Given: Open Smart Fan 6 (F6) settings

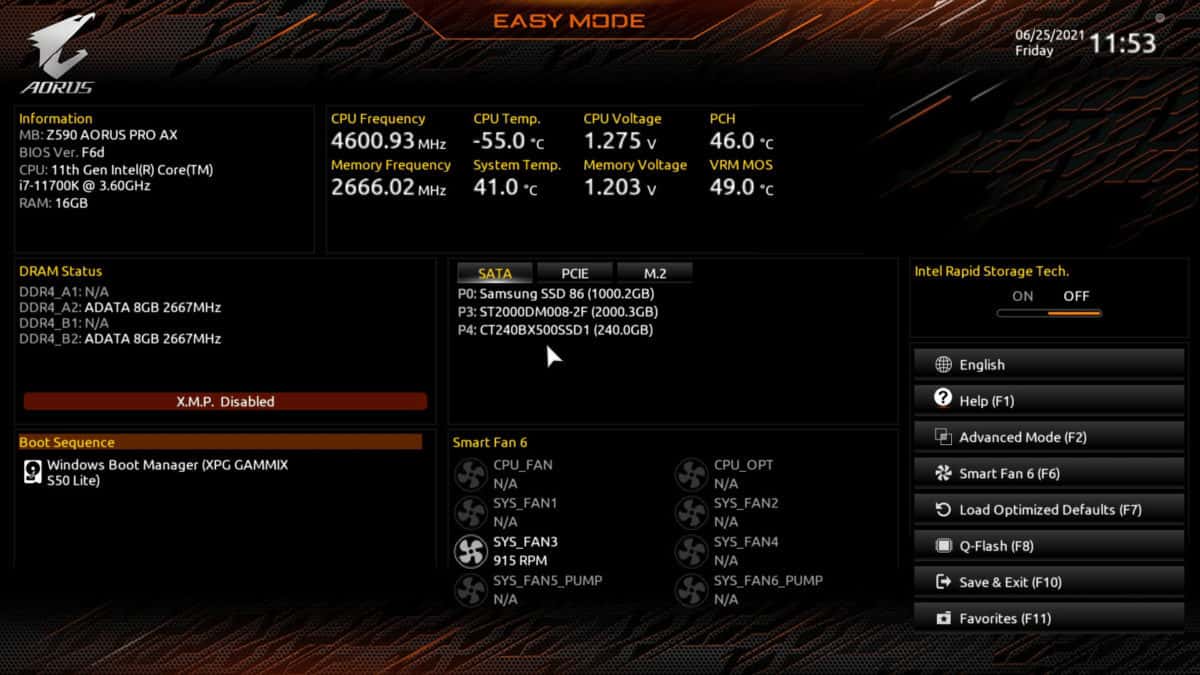Looking at the screenshot, I should pos(1049,474).
